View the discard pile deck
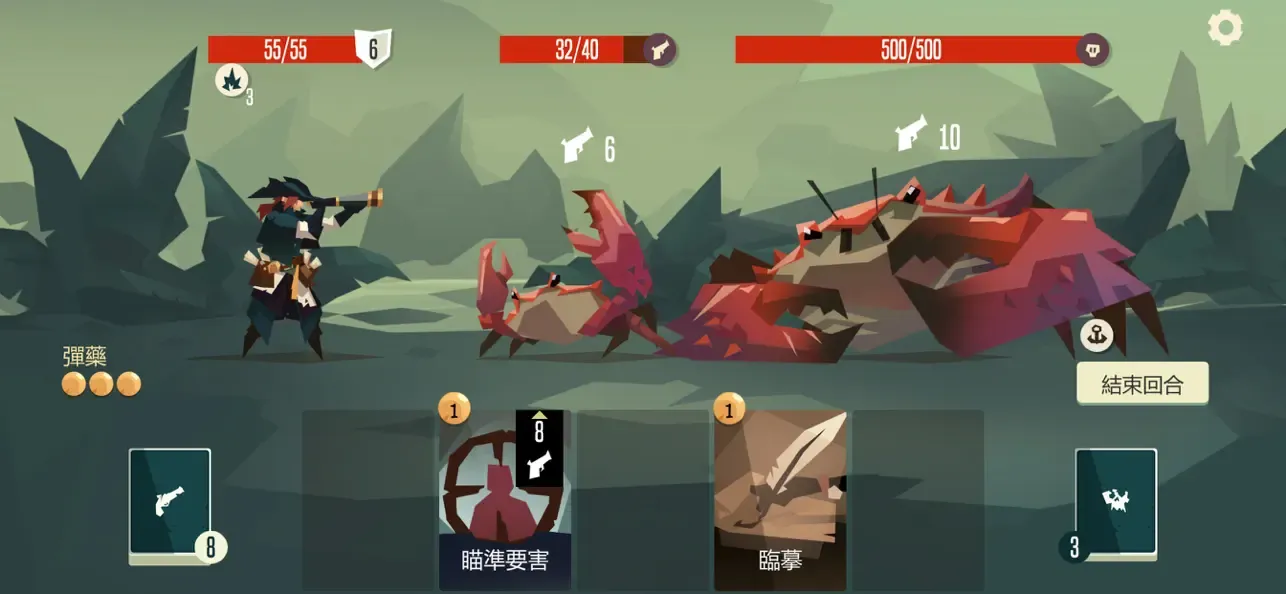Image resolution: width=1286 pixels, height=594 pixels. pyautogui.click(x=1116, y=502)
